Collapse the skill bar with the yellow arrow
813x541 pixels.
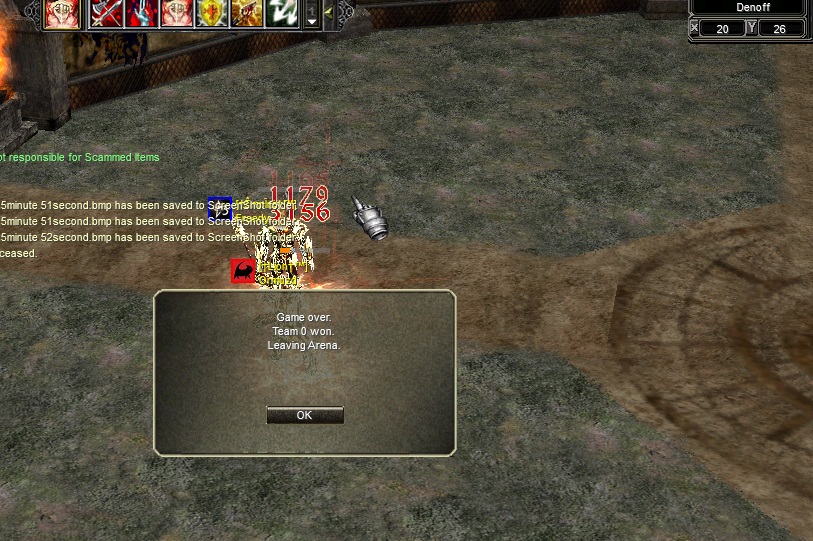coord(328,13)
